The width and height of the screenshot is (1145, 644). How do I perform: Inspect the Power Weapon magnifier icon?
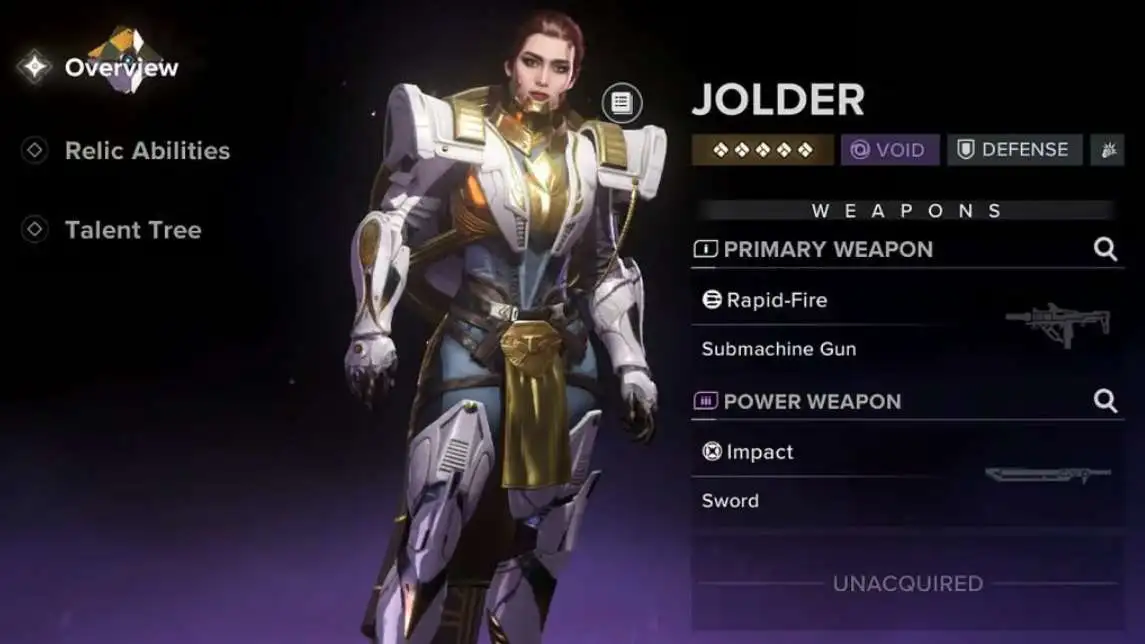coord(1105,401)
